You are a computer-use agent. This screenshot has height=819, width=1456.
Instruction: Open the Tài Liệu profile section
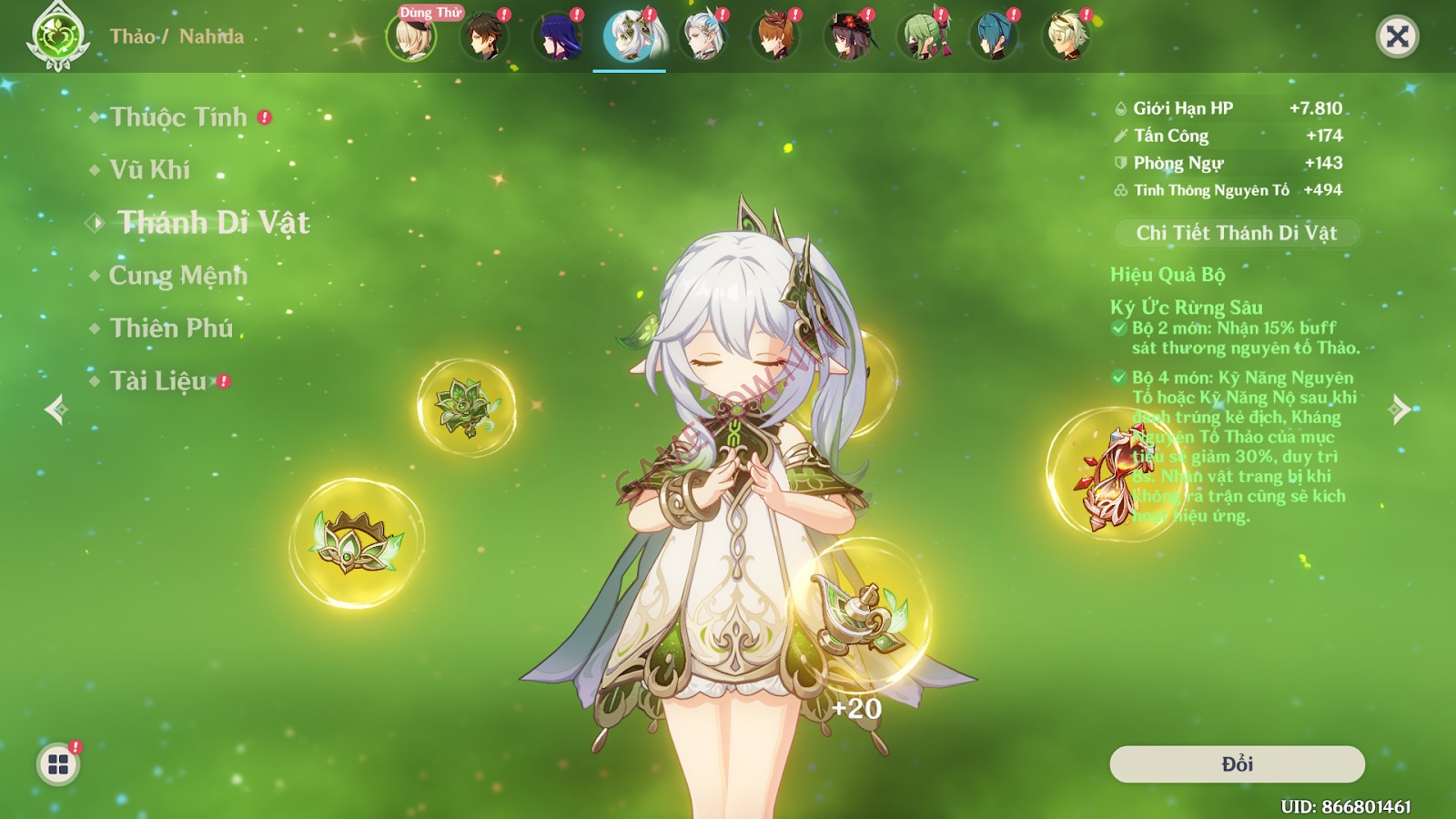[158, 381]
